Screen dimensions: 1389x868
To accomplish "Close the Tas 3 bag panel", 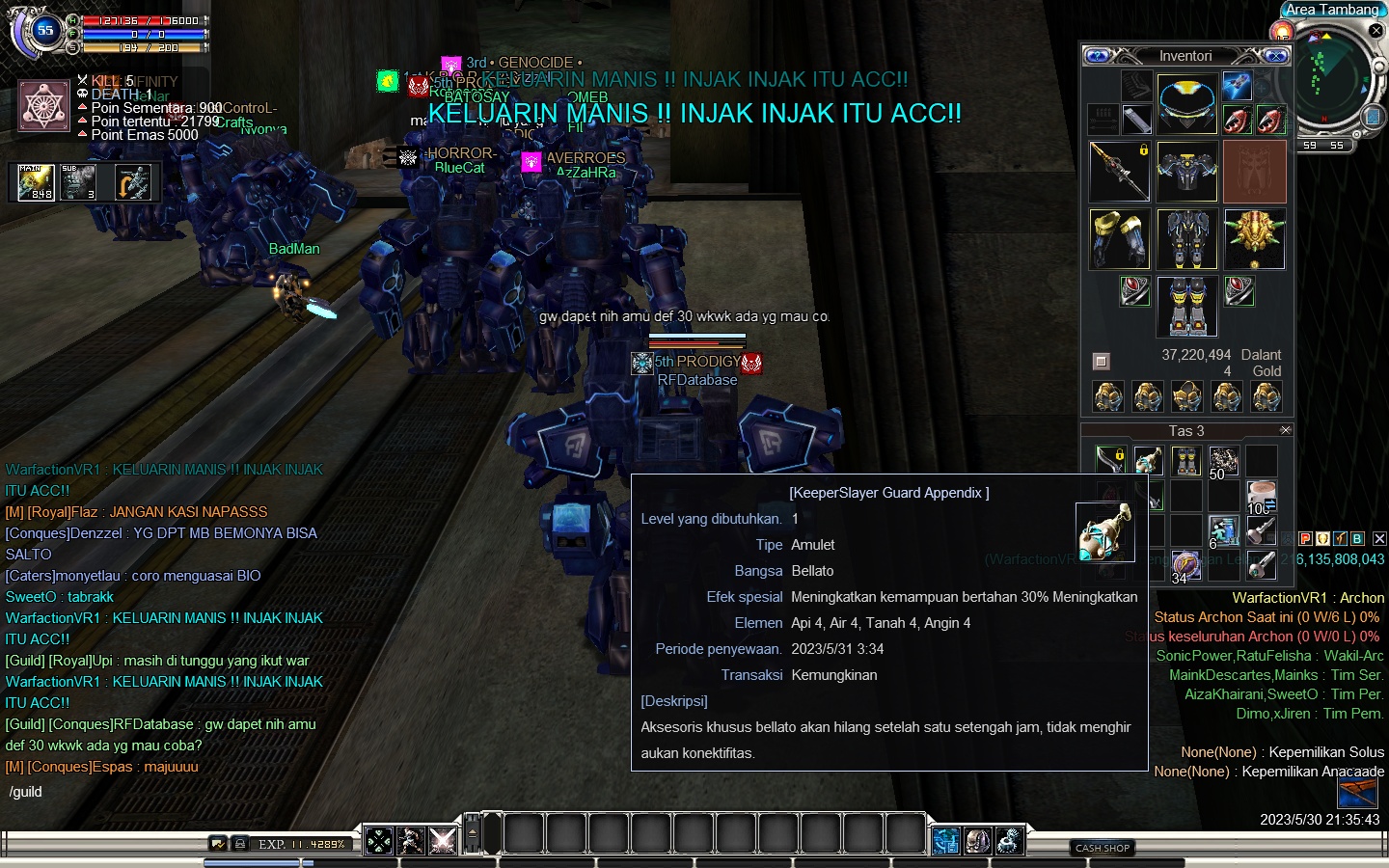I will (x=1285, y=430).
